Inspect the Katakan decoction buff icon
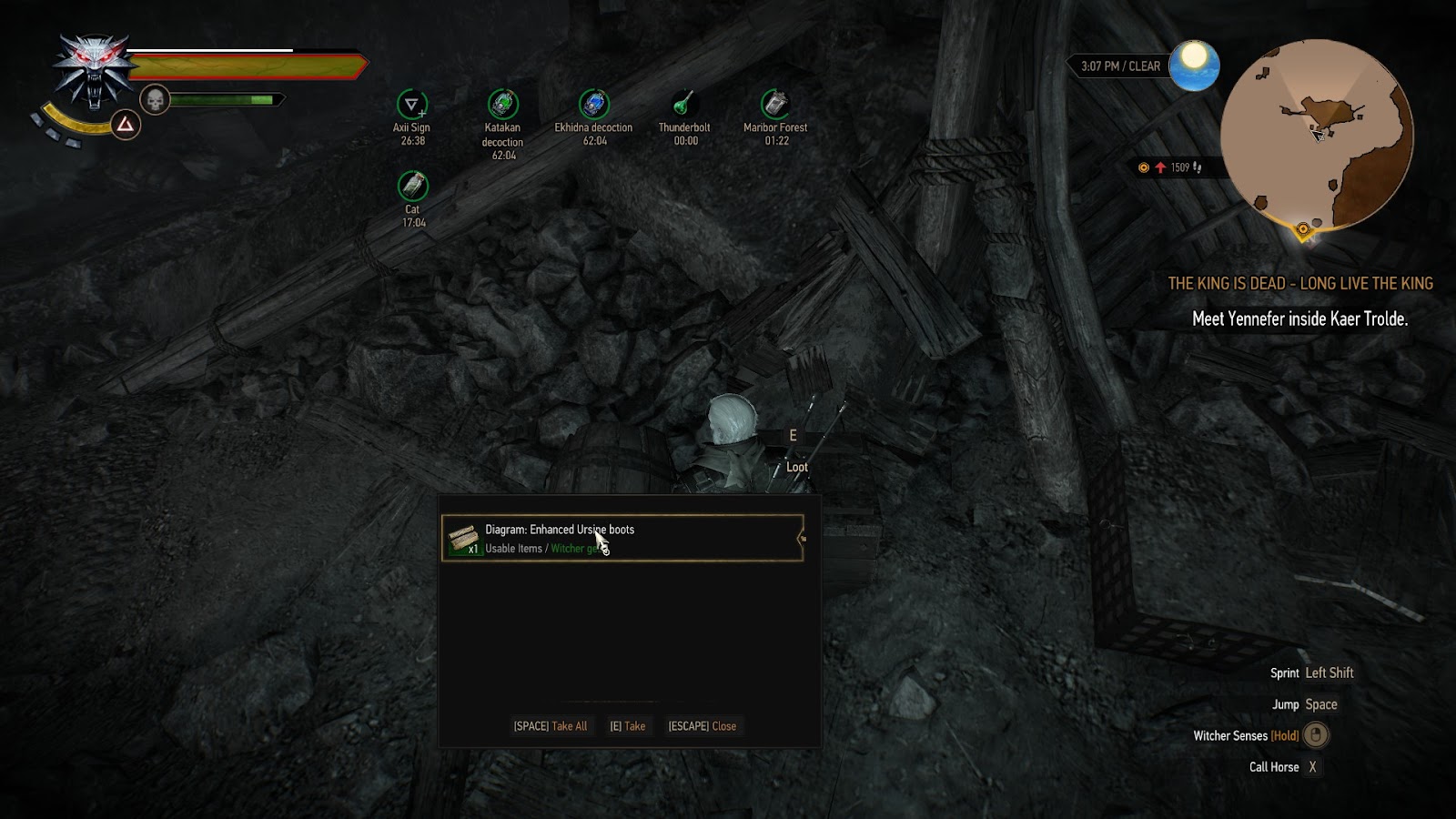Screen dimensions: 1456x819 click(x=502, y=104)
